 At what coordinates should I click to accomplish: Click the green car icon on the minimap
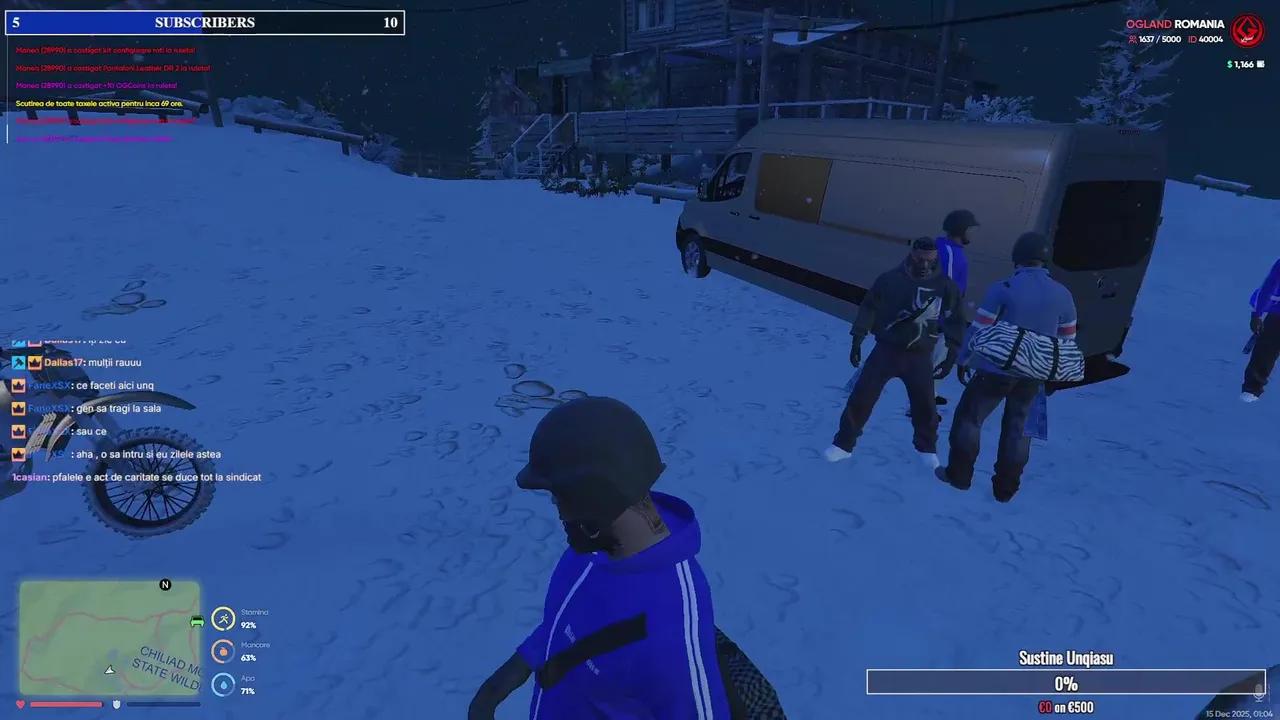(x=197, y=621)
